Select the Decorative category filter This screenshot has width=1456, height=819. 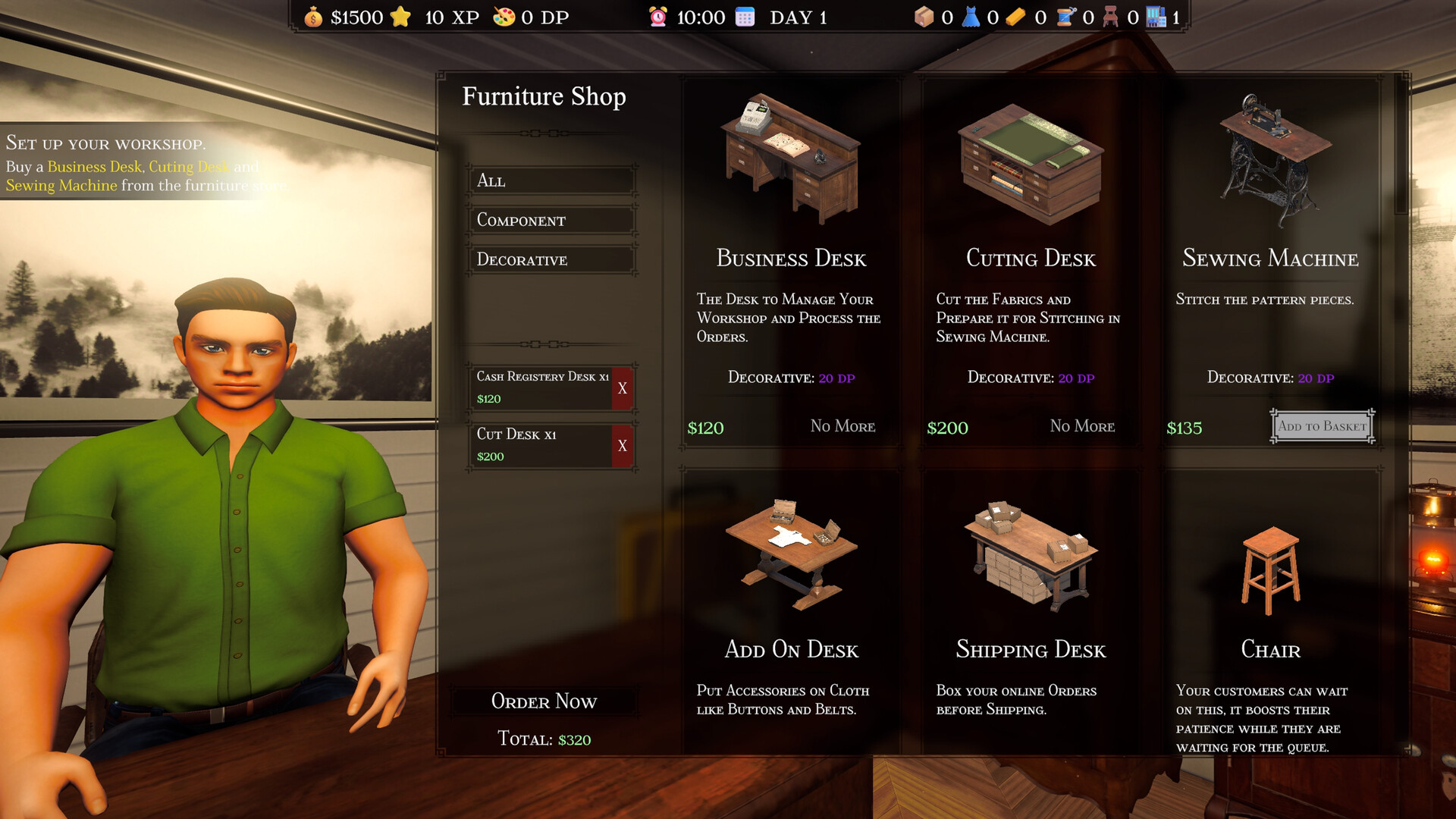[x=551, y=260]
